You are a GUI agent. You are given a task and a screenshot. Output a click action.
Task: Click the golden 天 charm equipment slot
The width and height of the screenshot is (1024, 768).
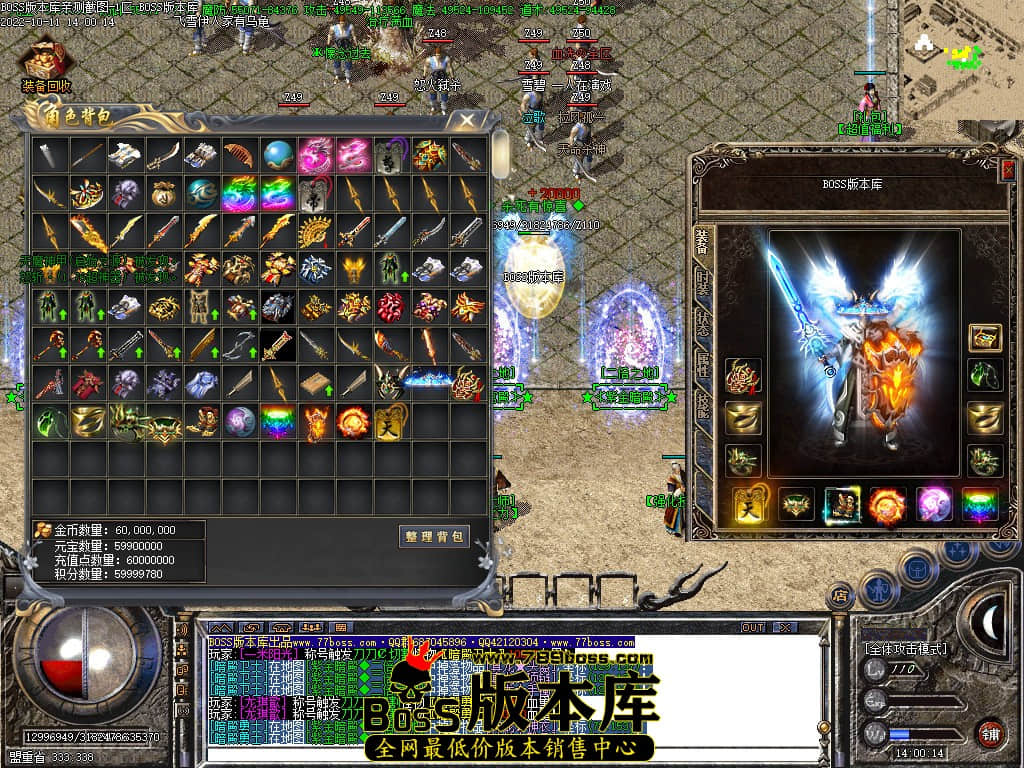[x=749, y=505]
